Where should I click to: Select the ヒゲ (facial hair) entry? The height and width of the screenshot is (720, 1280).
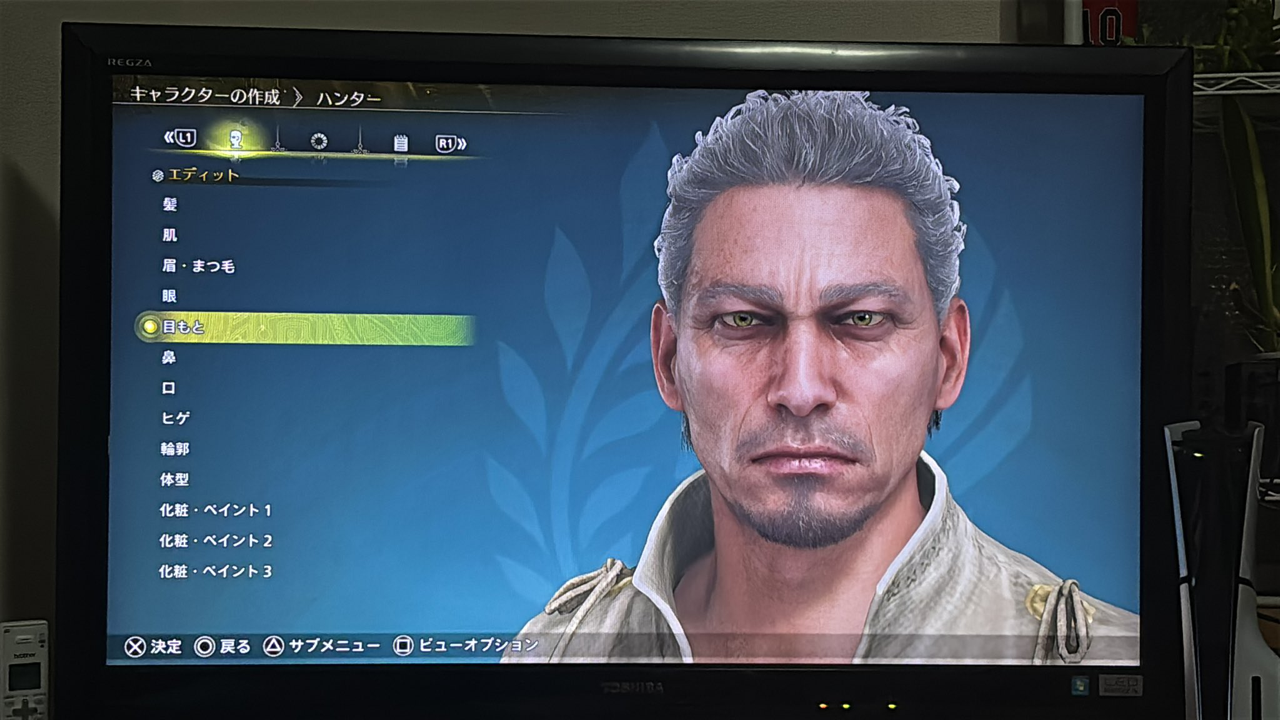175,418
